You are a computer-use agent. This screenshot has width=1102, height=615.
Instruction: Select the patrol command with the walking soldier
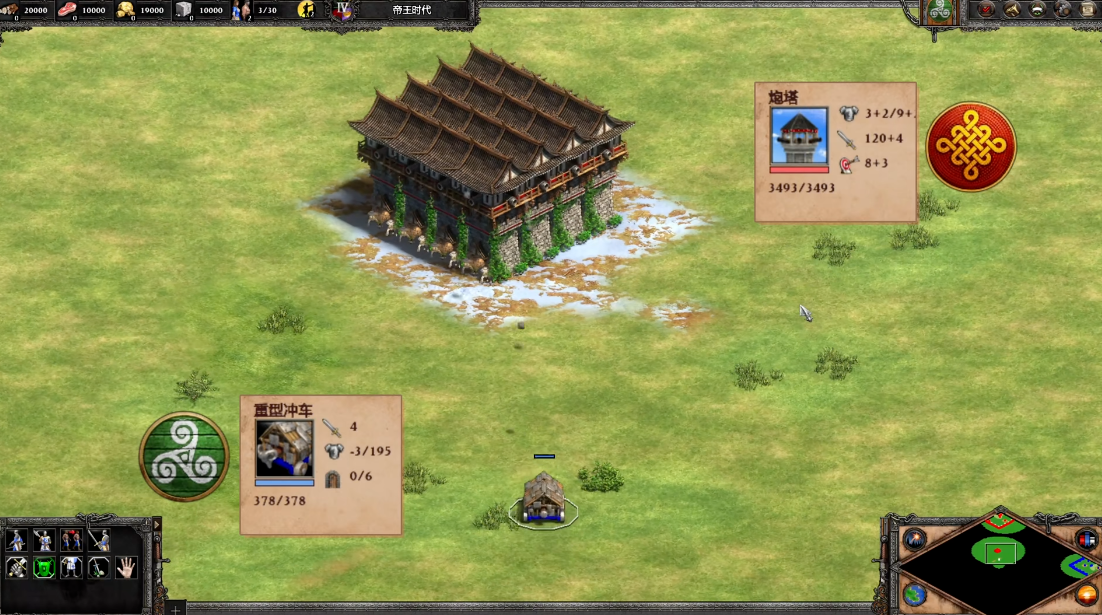[17, 541]
